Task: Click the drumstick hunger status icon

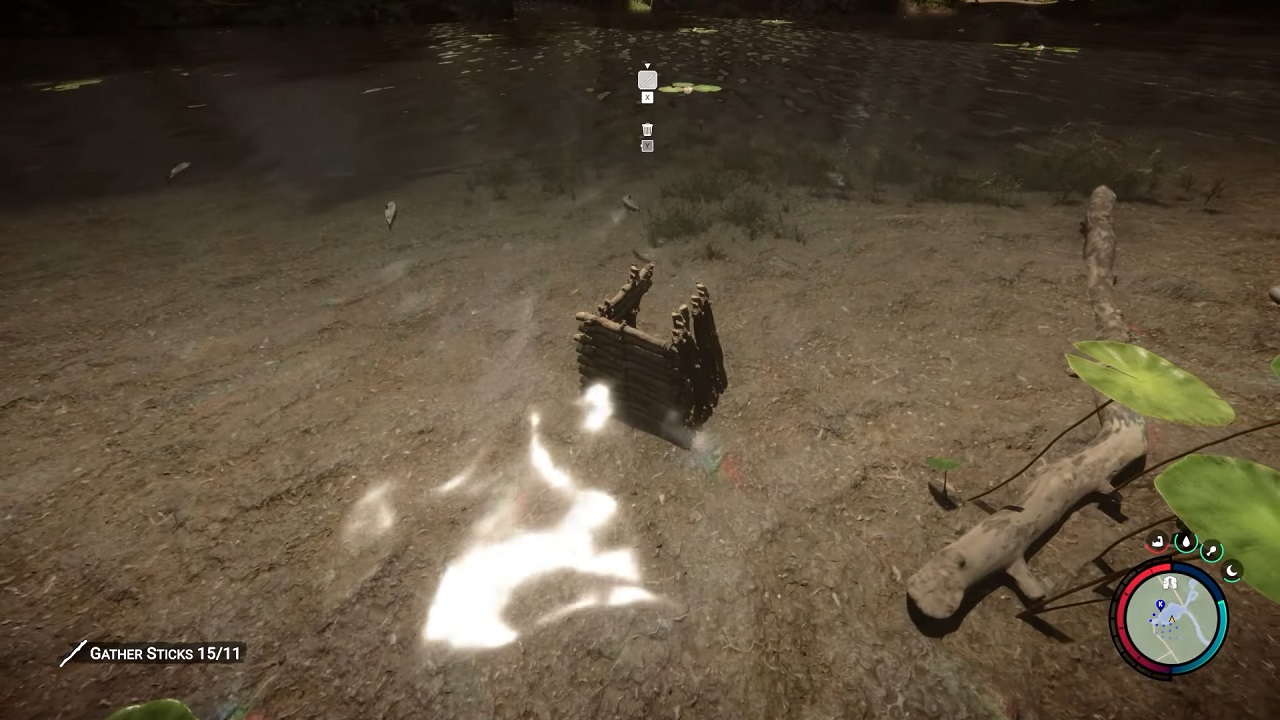Action: [1211, 551]
